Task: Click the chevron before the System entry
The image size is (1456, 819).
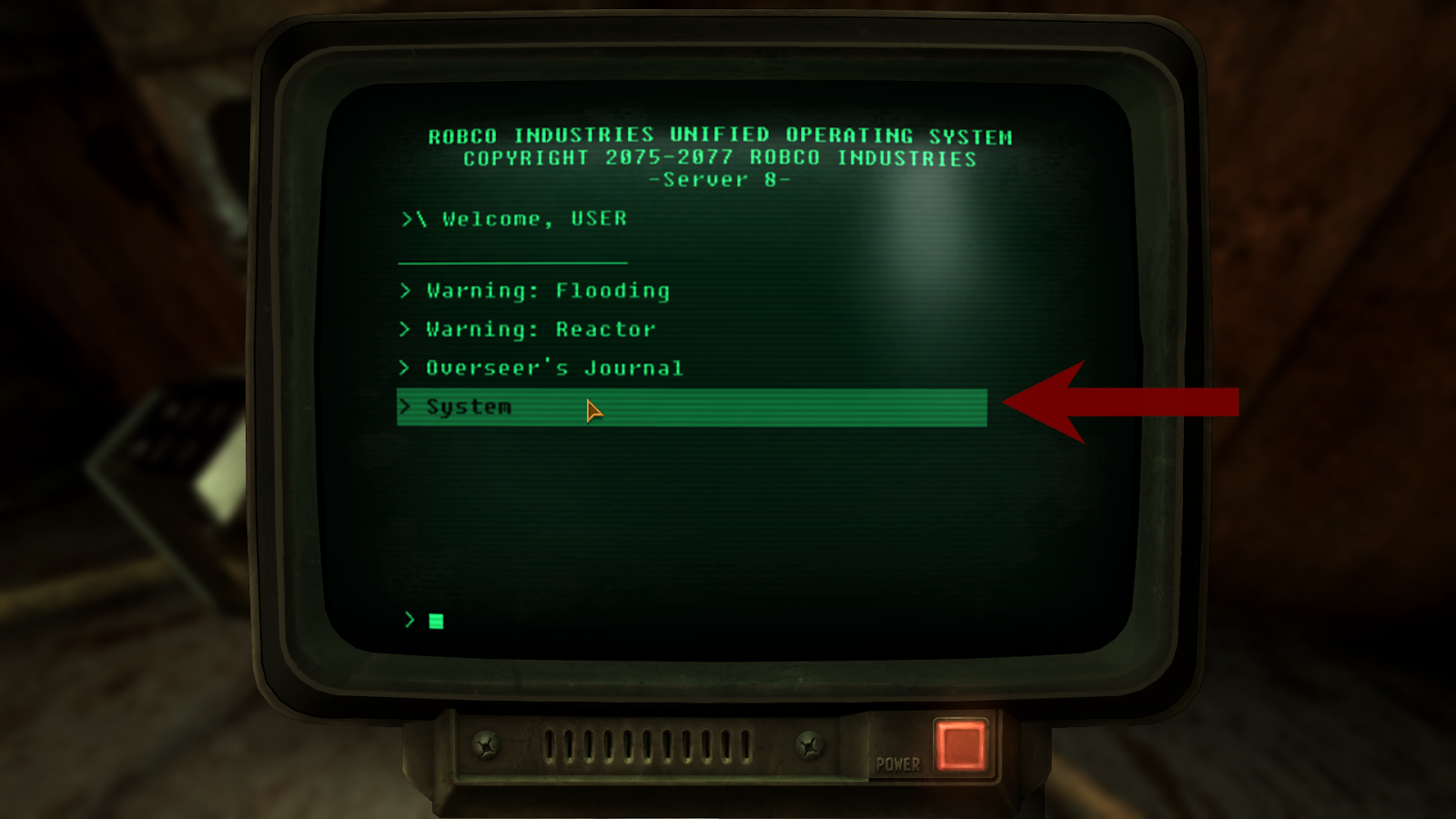Action: [x=404, y=407]
